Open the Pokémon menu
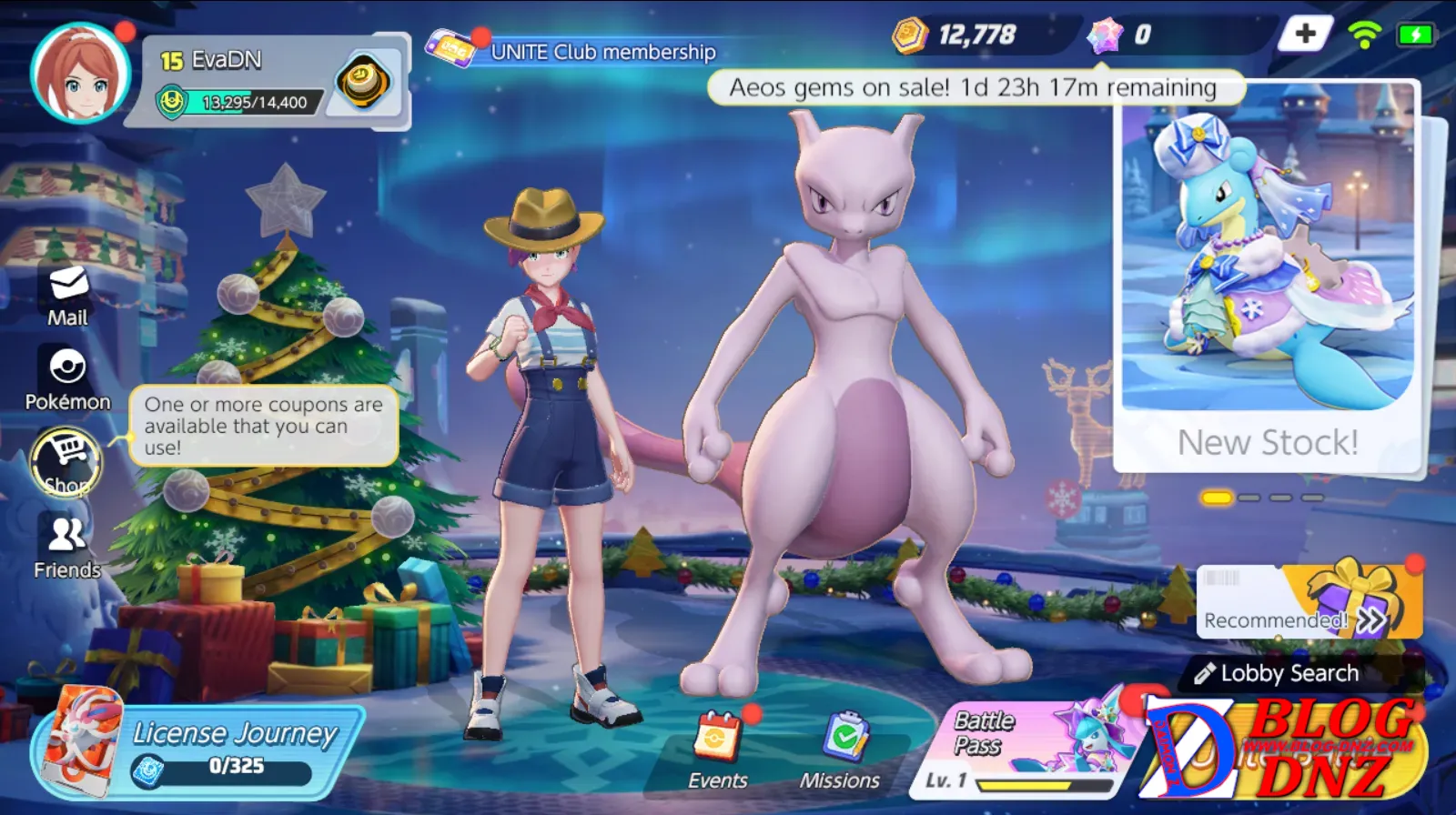Image resolution: width=1456 pixels, height=815 pixels. point(67,378)
